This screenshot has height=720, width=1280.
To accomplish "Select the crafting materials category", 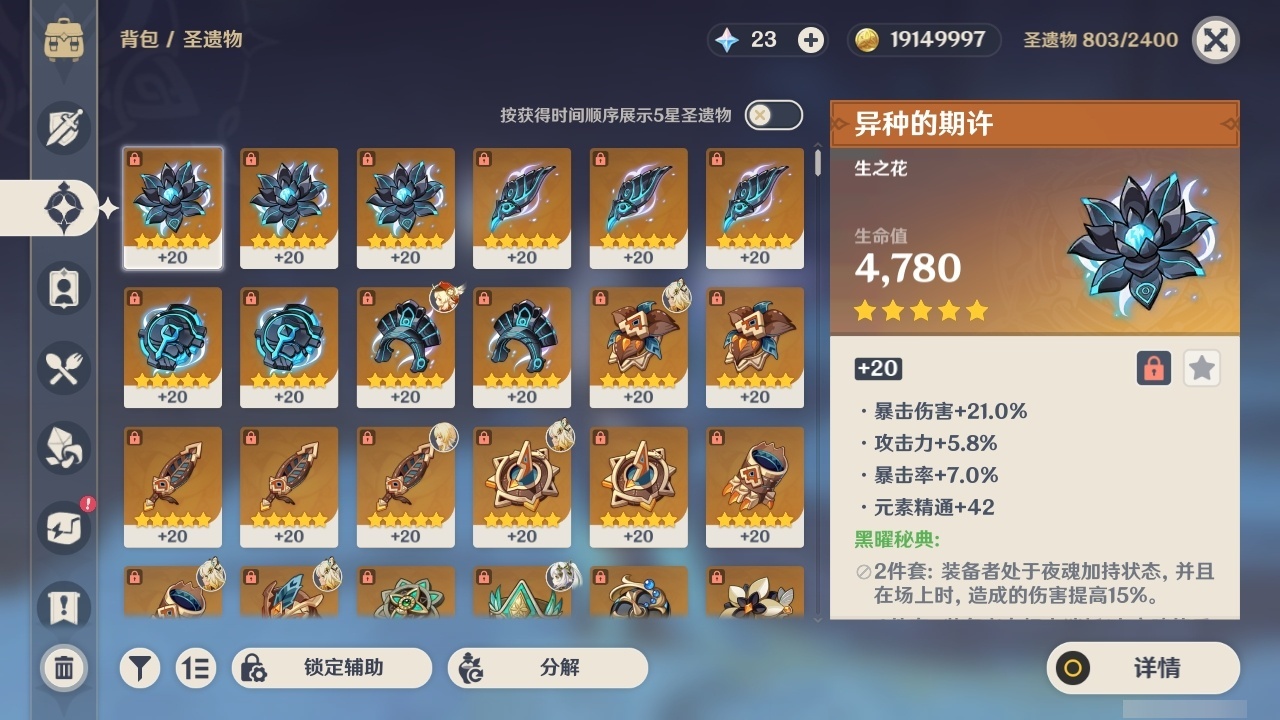I will [63, 447].
